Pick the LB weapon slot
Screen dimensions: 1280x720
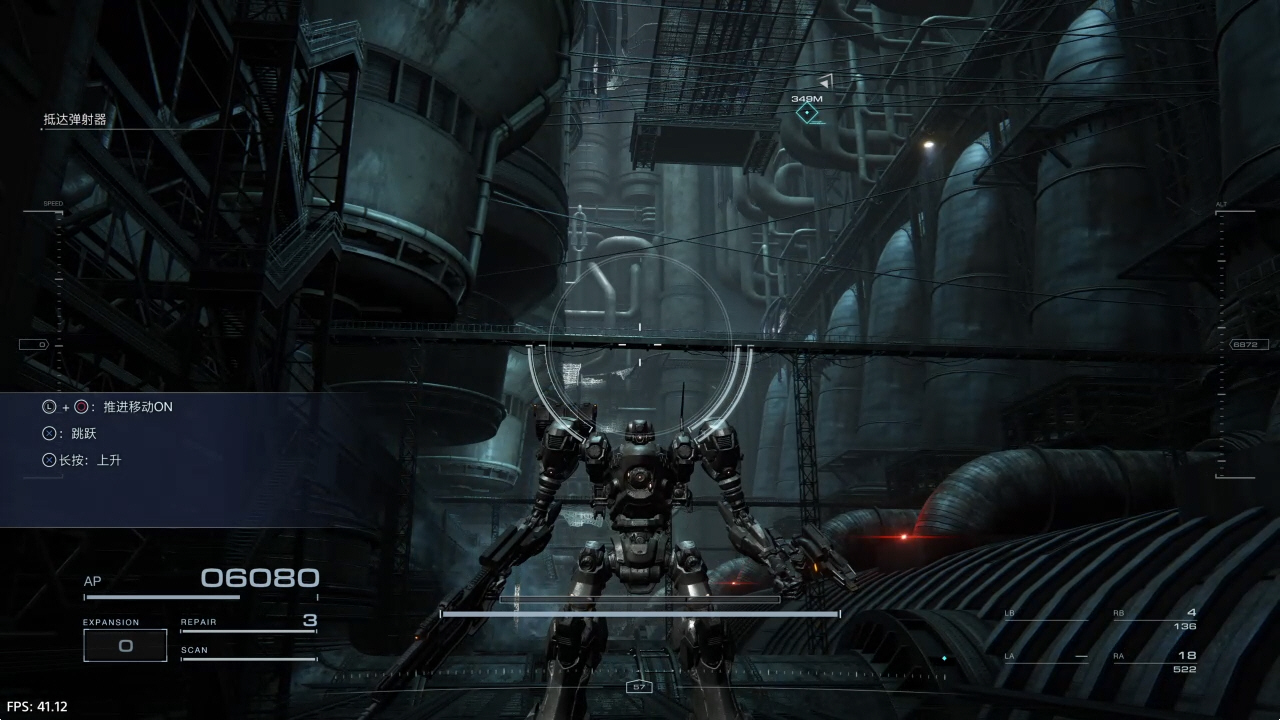tap(1046, 614)
